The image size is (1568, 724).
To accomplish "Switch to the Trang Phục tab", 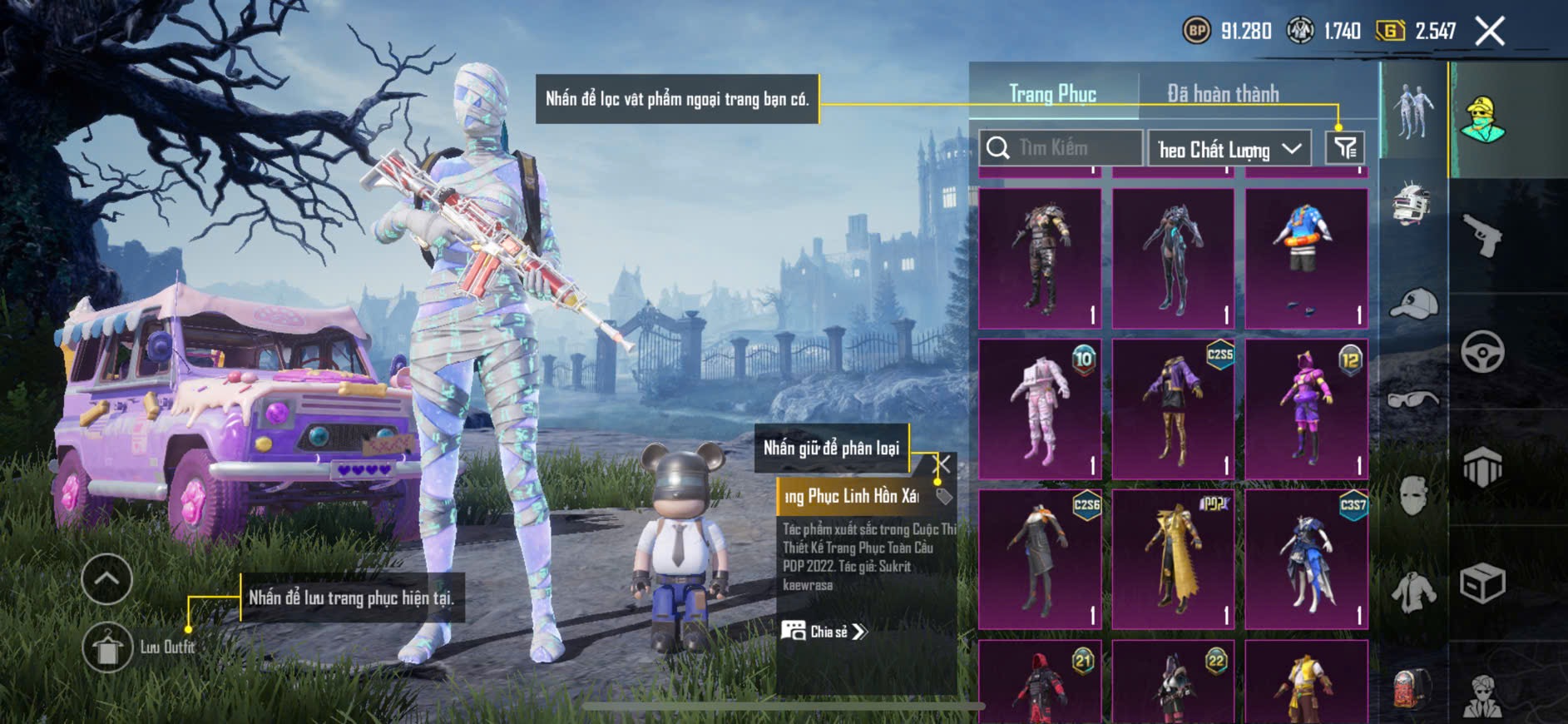I will pos(1052,94).
